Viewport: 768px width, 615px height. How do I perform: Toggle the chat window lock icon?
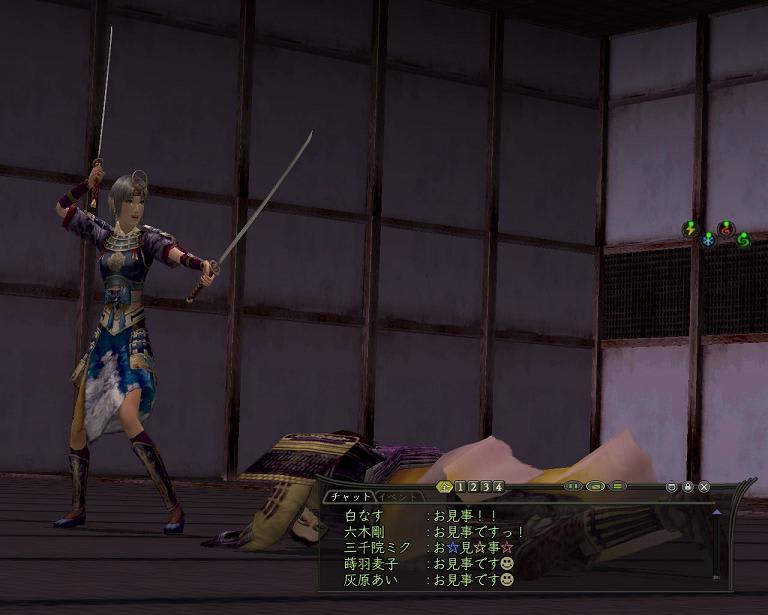pos(689,487)
